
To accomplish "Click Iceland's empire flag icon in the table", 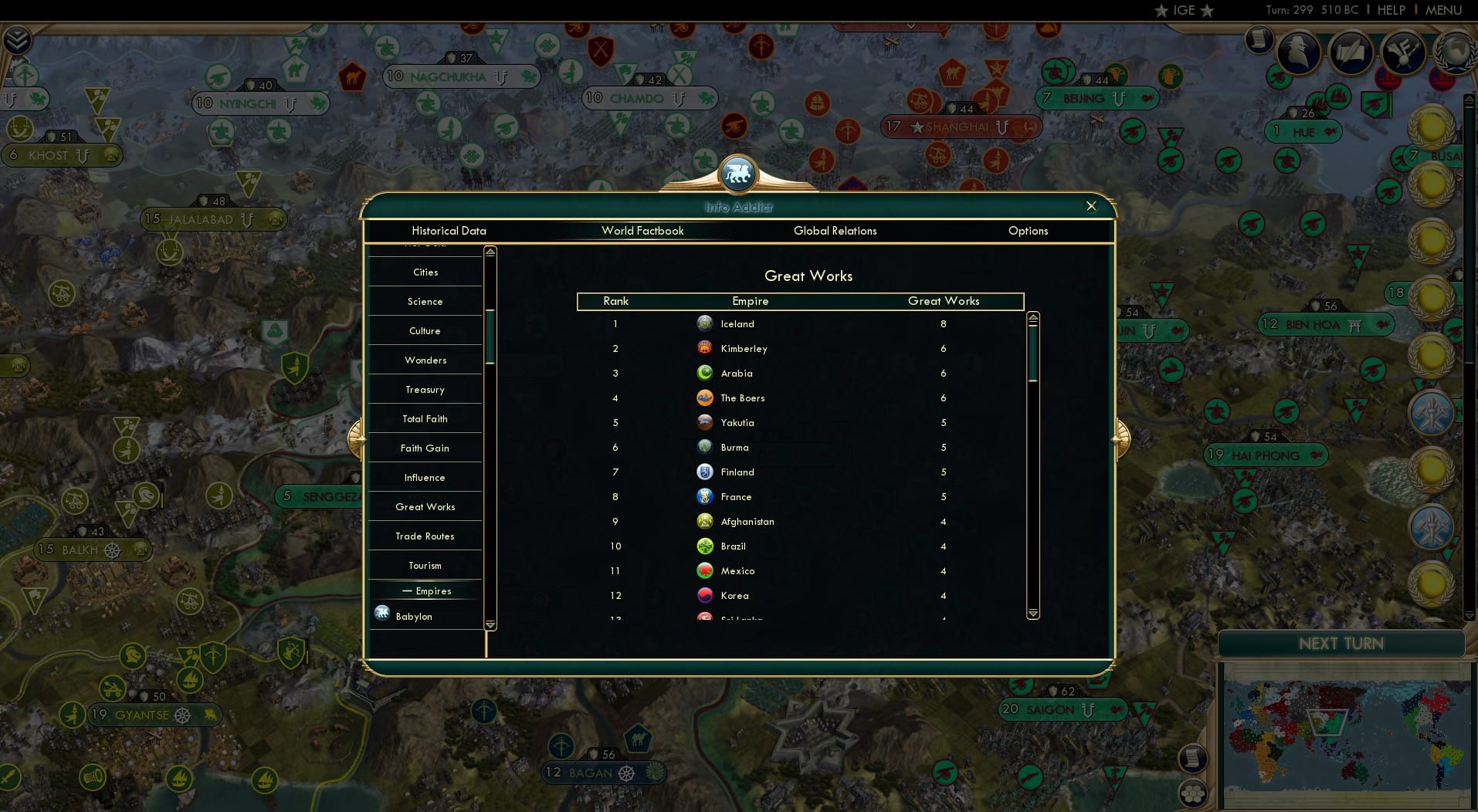I will [705, 323].
